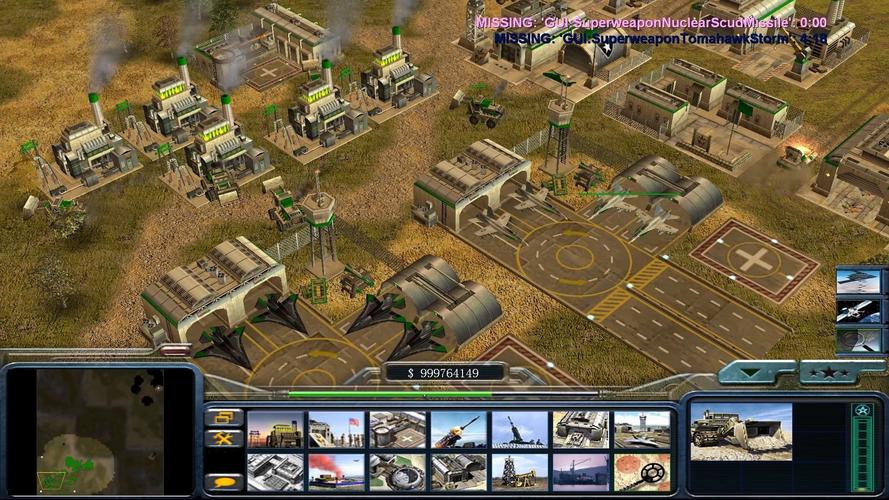This screenshot has width=889, height=500.
Task: Click the selected dozer portrait
Action: point(740,431)
